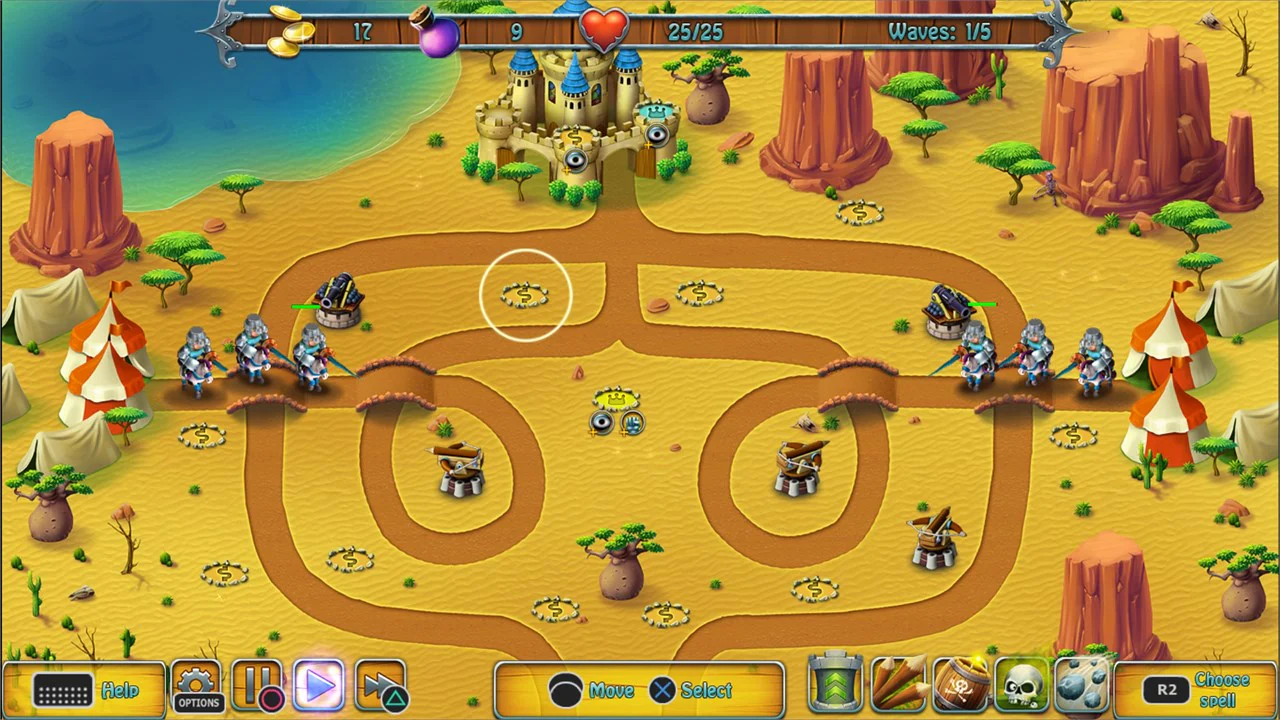The image size is (1280, 720).
Task: Select the highlighted circular build spot
Action: (527, 293)
